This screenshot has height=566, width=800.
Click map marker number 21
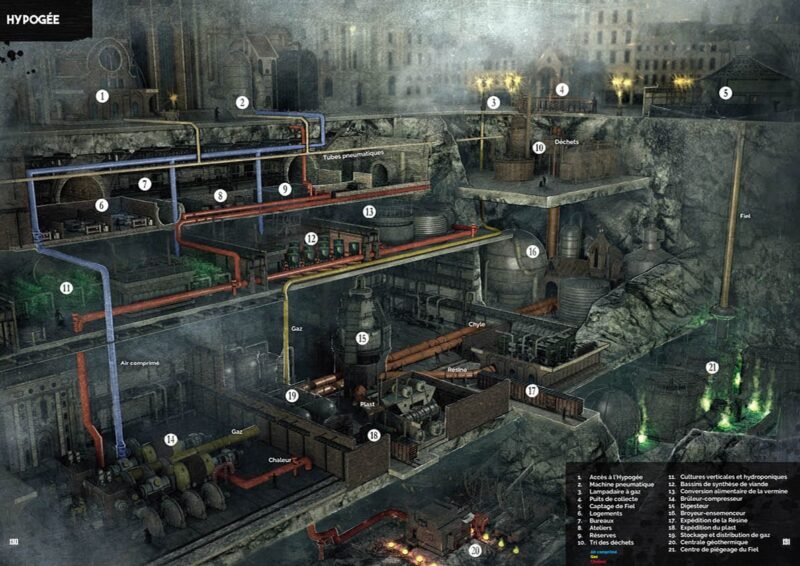tap(712, 367)
